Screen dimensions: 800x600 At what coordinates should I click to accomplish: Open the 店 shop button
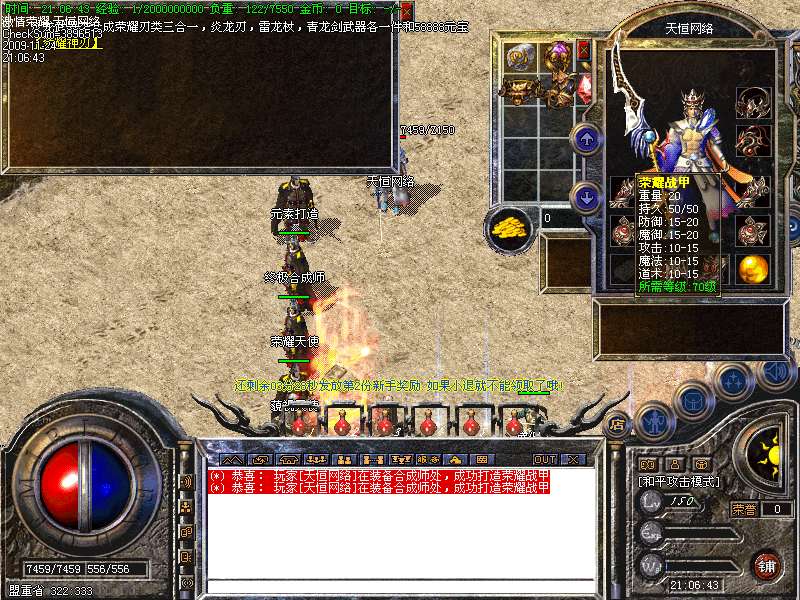click(x=618, y=422)
